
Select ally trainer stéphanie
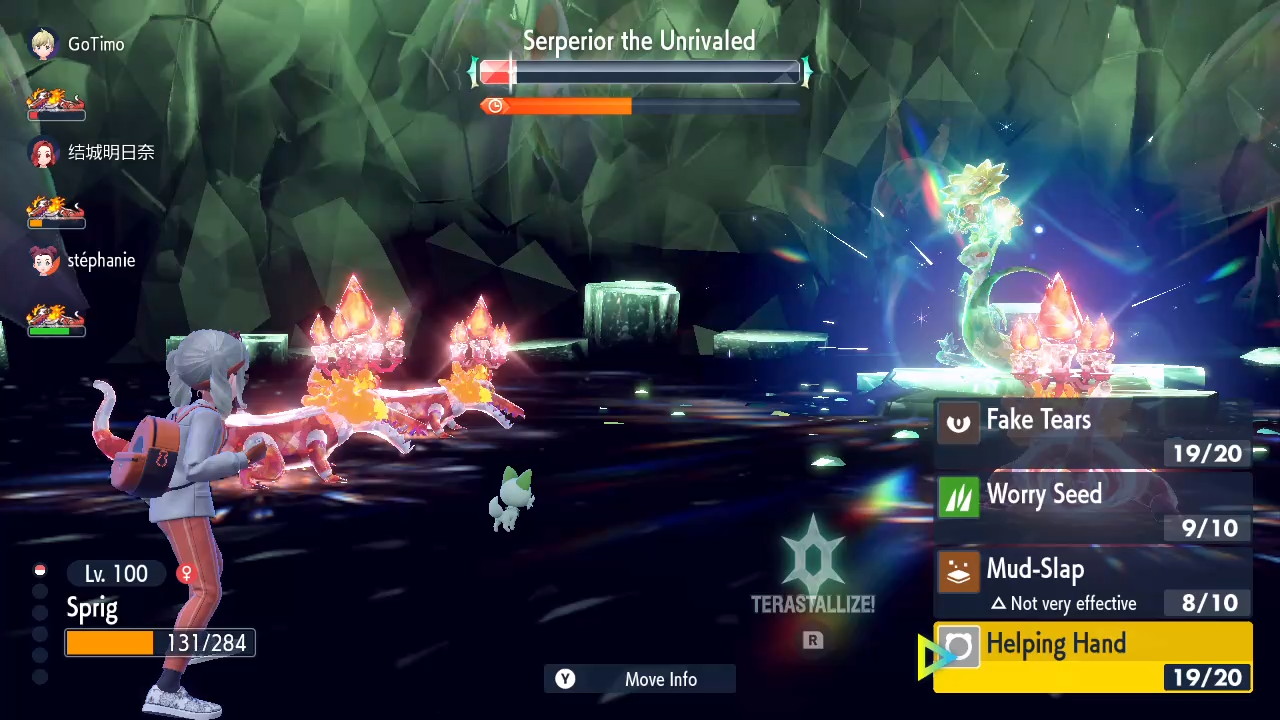(84, 261)
